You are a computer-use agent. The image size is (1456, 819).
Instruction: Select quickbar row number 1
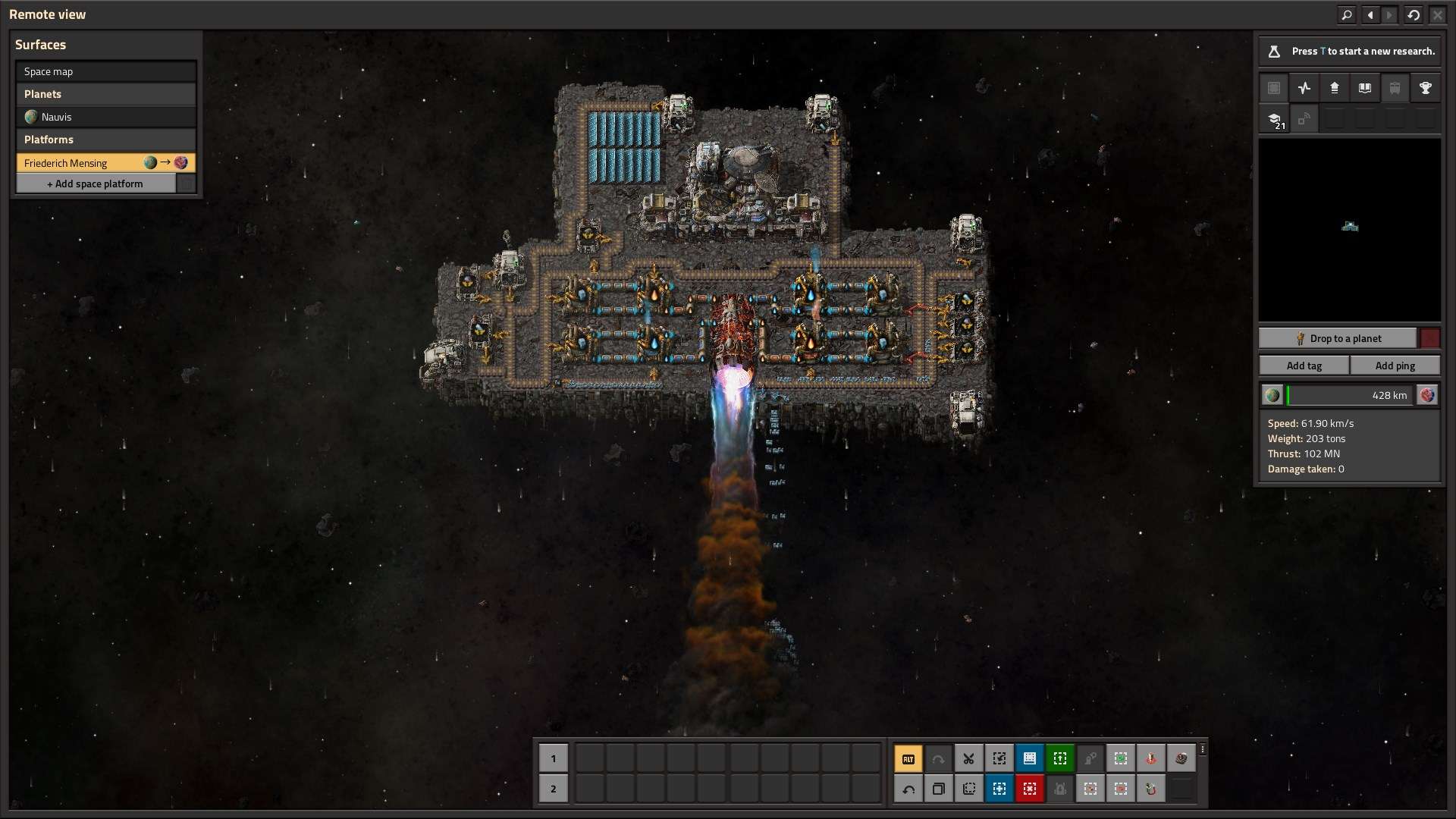pos(553,758)
